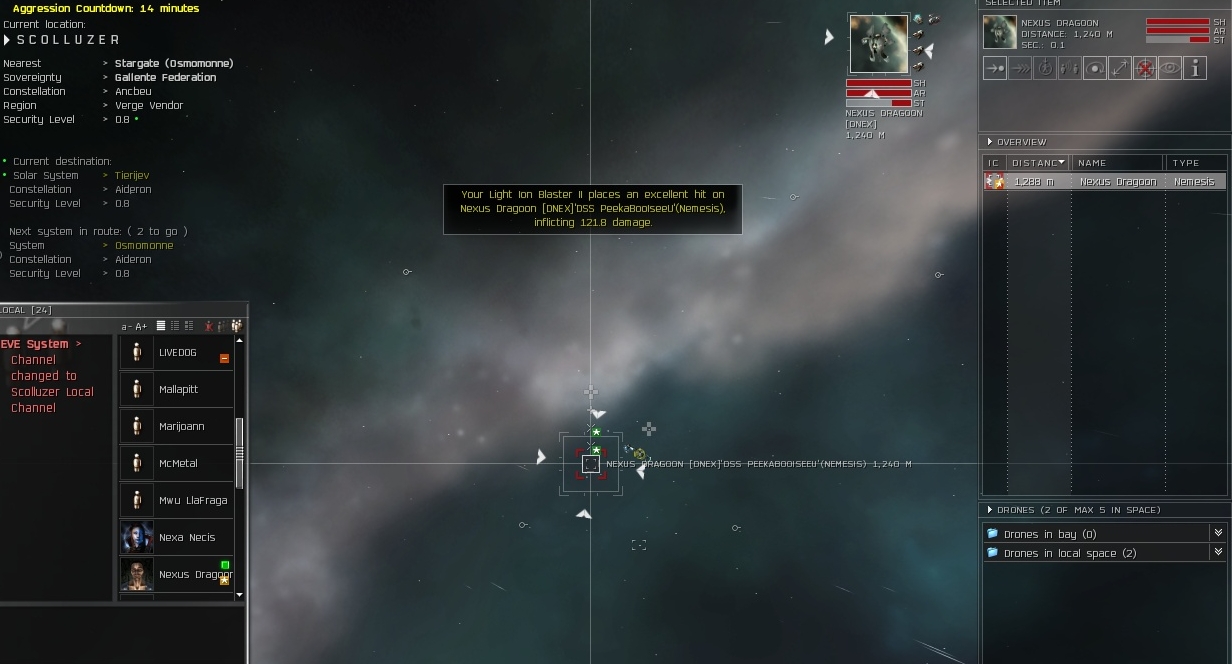1232x664 pixels.
Task: Select the Nexus Dragoon row in Overview
Action: click(x=1104, y=182)
